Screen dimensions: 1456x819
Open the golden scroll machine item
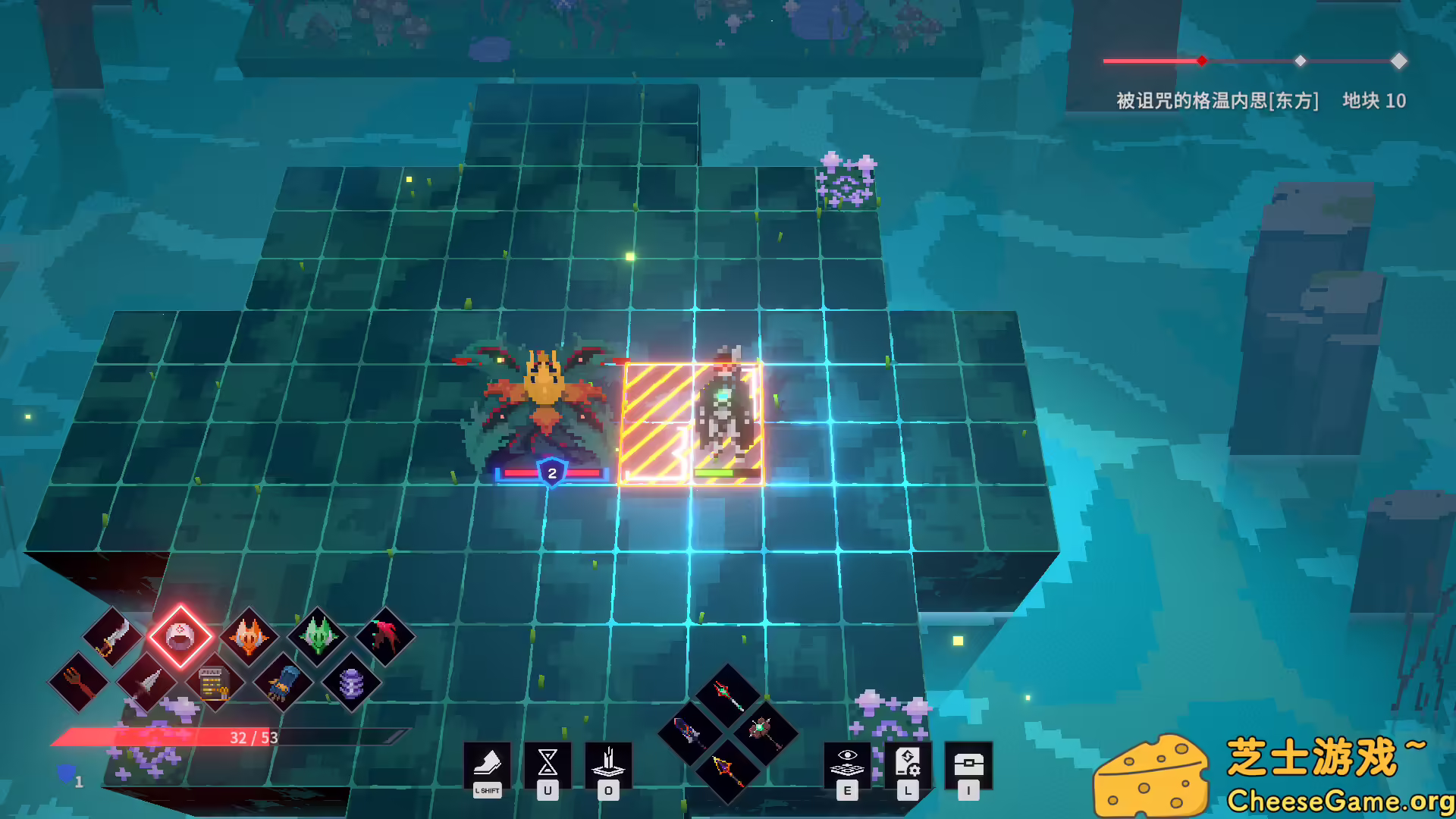pos(213,684)
